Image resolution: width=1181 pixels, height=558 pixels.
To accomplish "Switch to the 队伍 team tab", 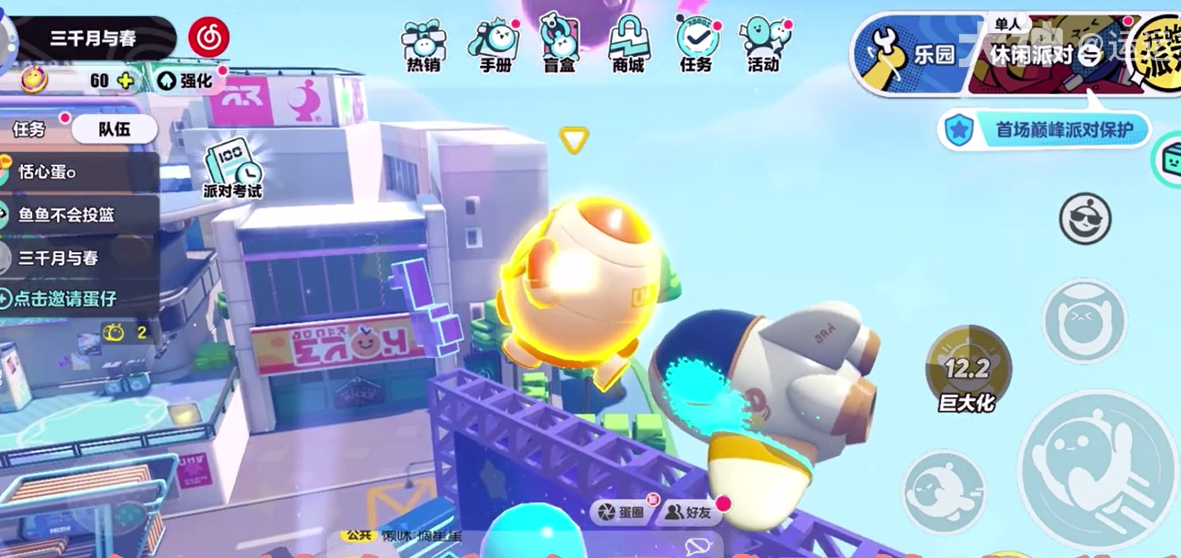I will point(114,128).
